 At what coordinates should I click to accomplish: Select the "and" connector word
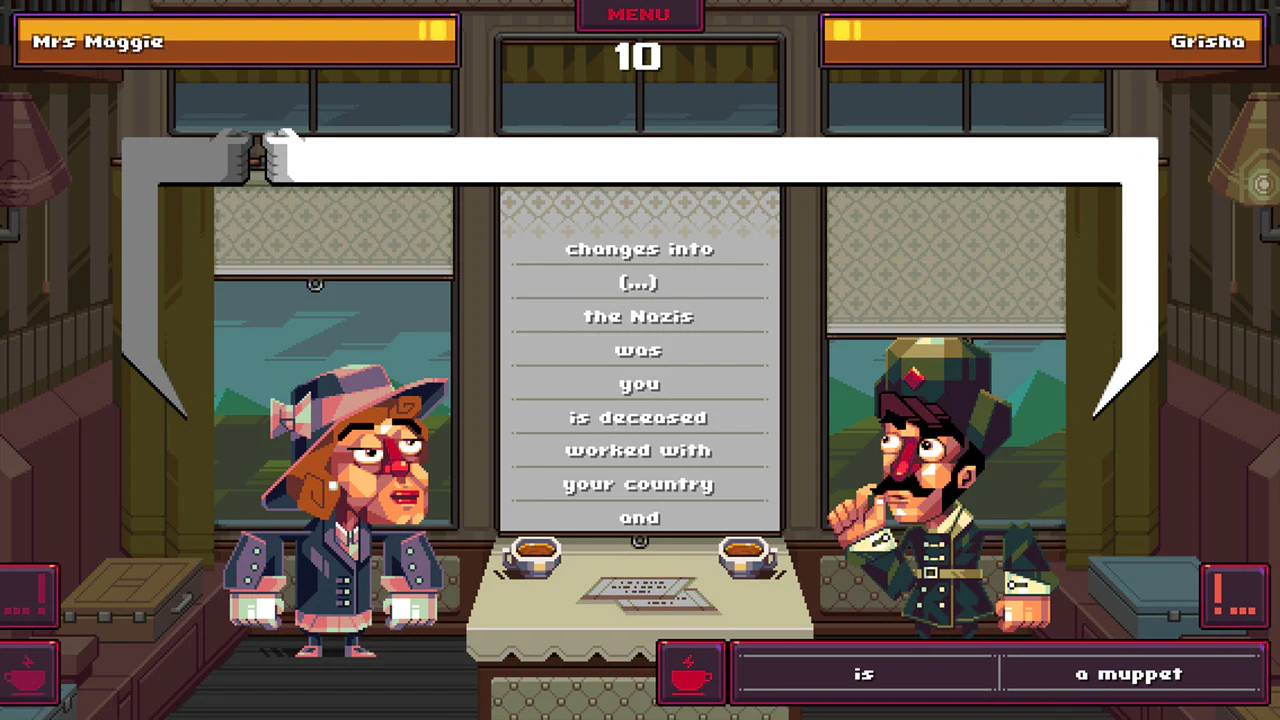pyautogui.click(x=639, y=517)
